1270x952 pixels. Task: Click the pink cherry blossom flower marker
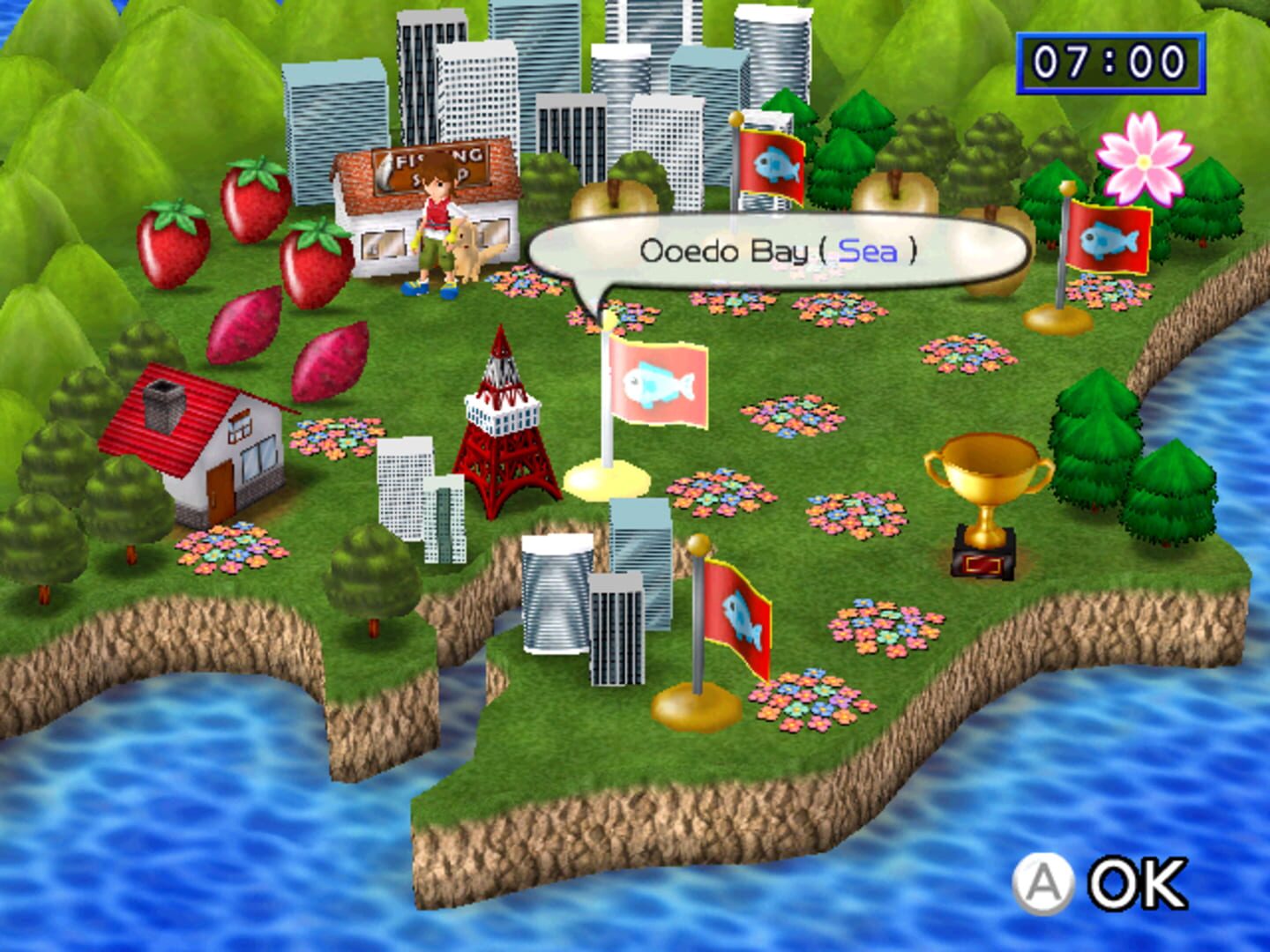(1142, 159)
